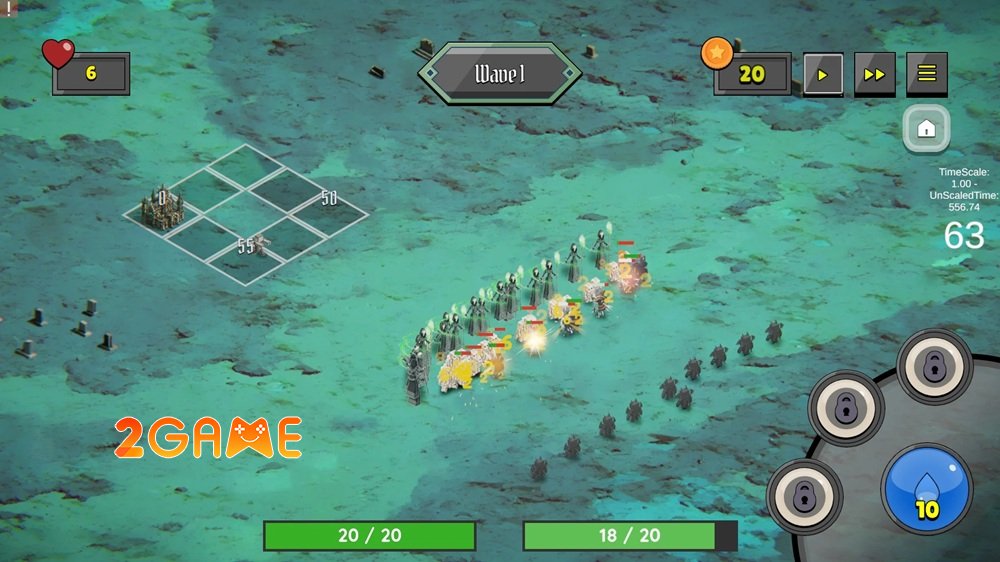Image resolution: width=1000 pixels, height=562 pixels.
Task: Select the build tile marked 50
Action: 327,200
